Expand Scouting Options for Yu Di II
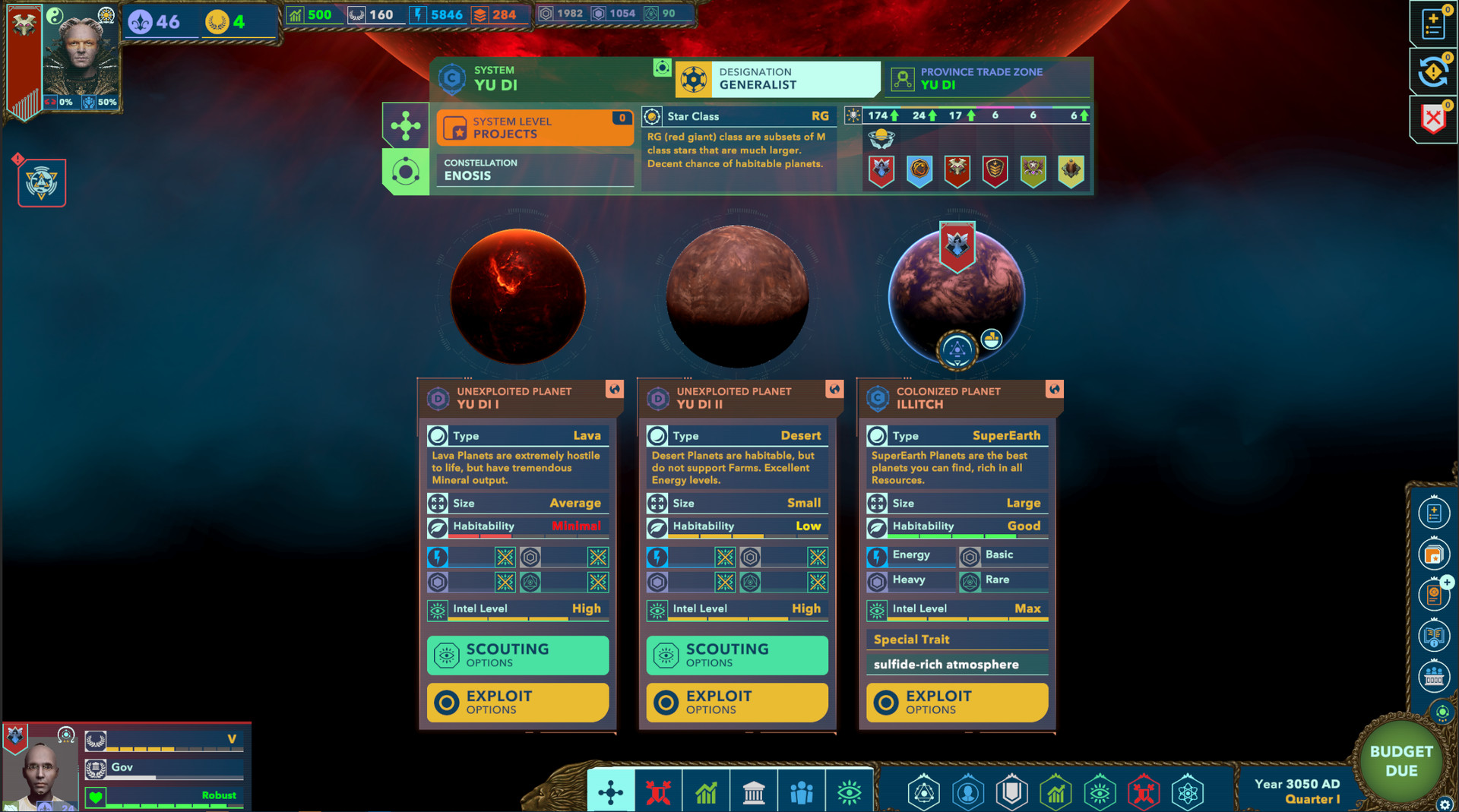This screenshot has width=1459, height=812. tap(736, 655)
